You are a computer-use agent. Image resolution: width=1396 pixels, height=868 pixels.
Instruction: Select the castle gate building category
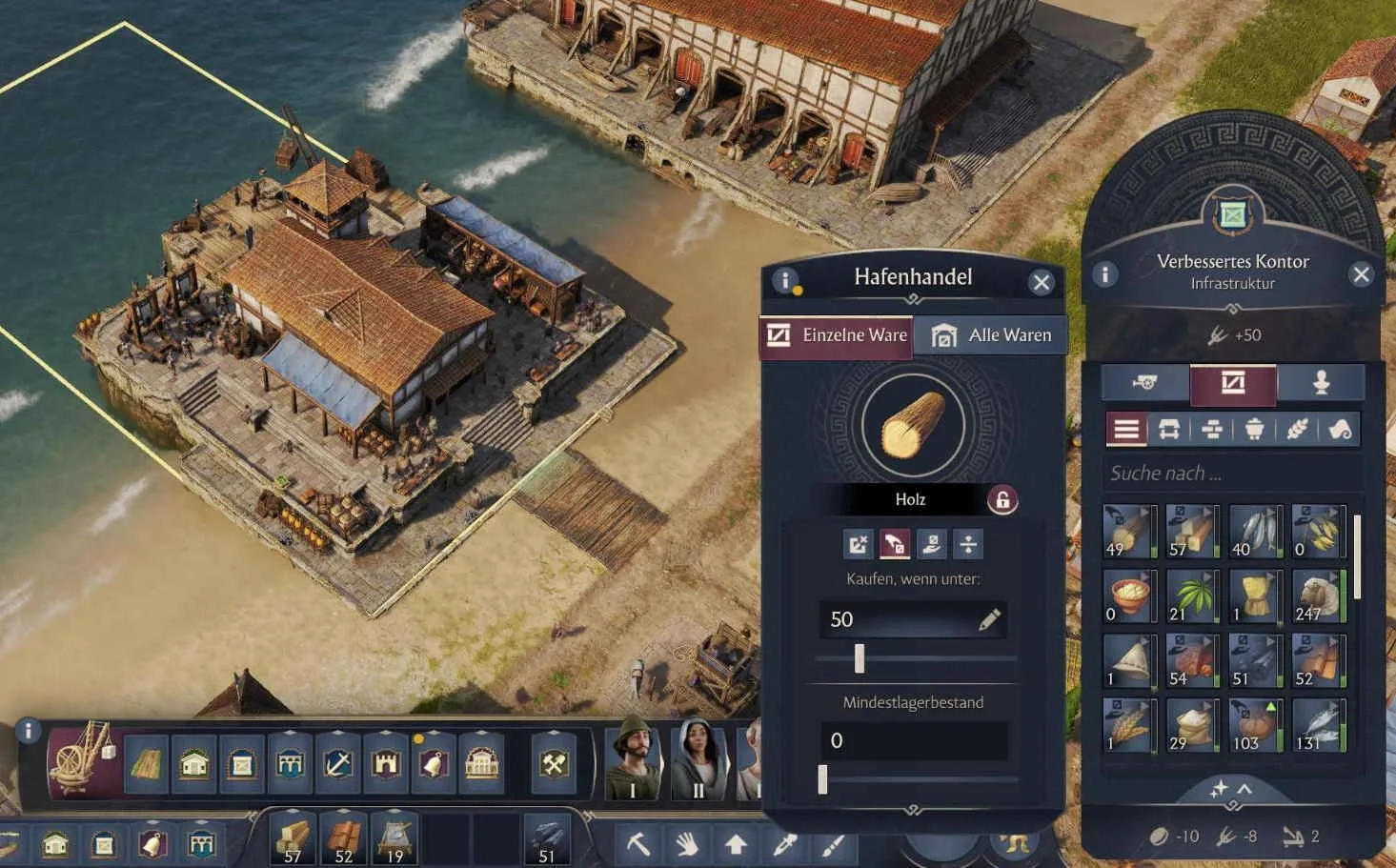386,763
